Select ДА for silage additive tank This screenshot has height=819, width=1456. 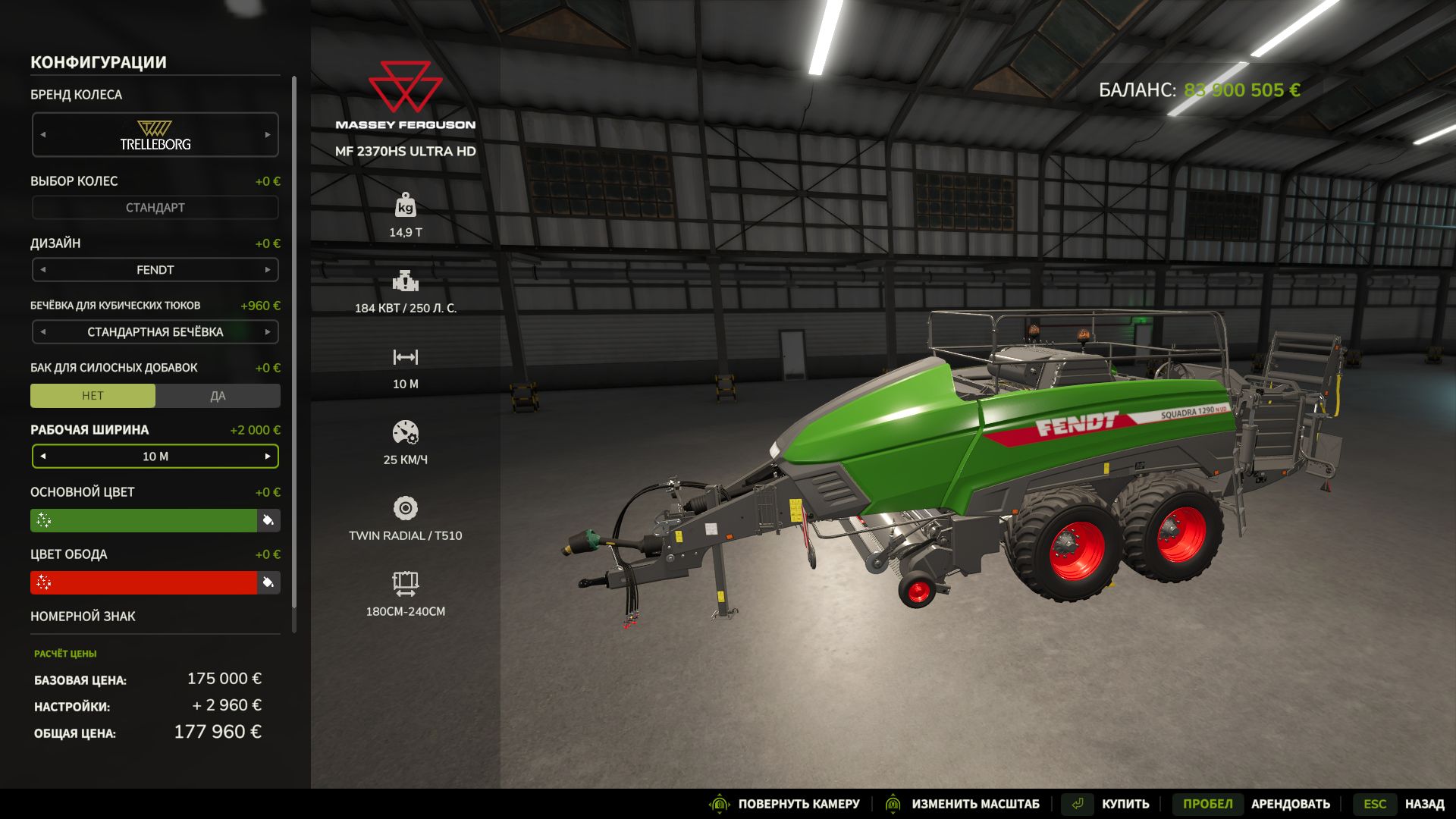[x=218, y=396]
